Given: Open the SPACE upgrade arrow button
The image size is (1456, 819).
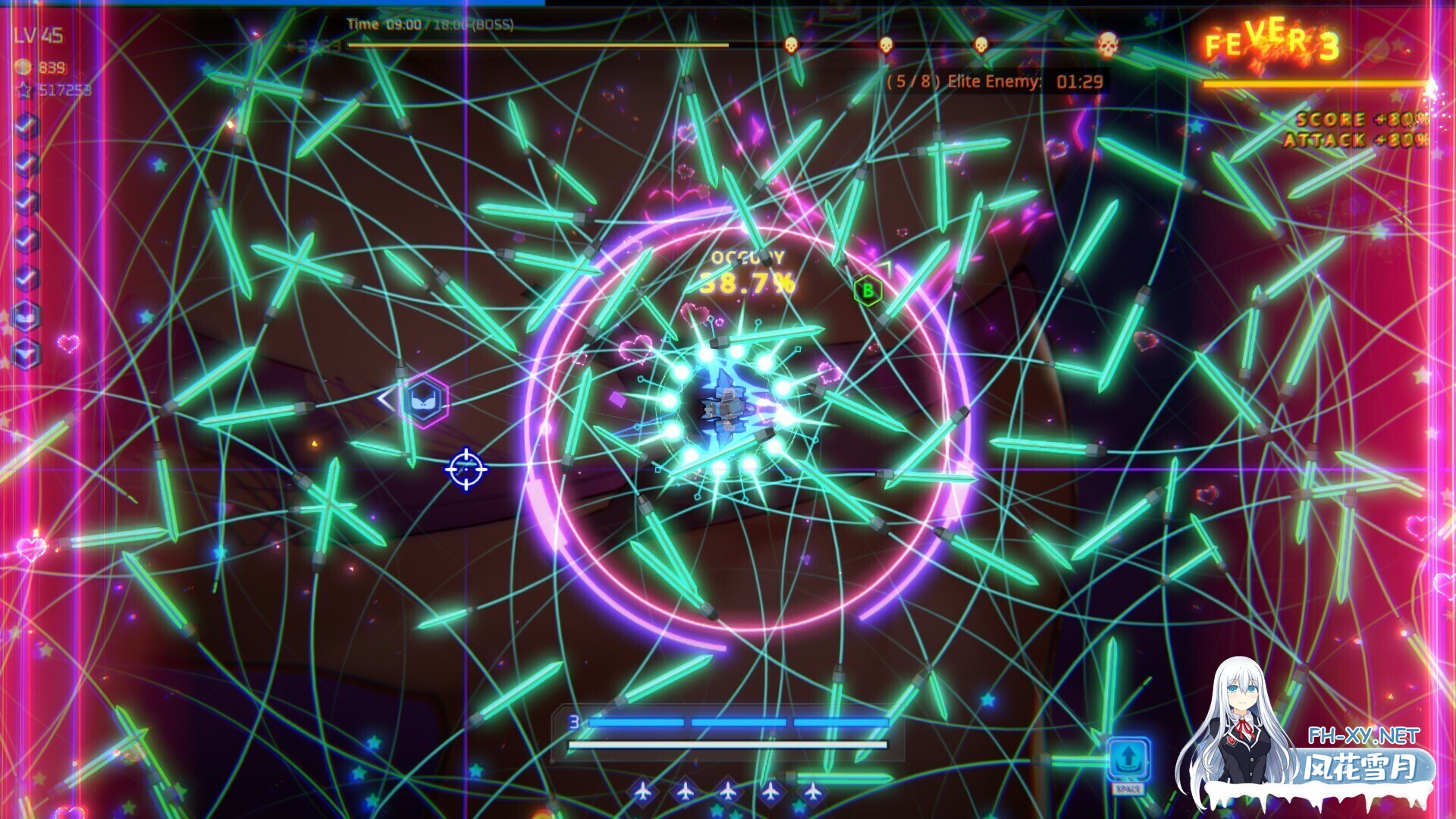Looking at the screenshot, I should pos(1128,756).
